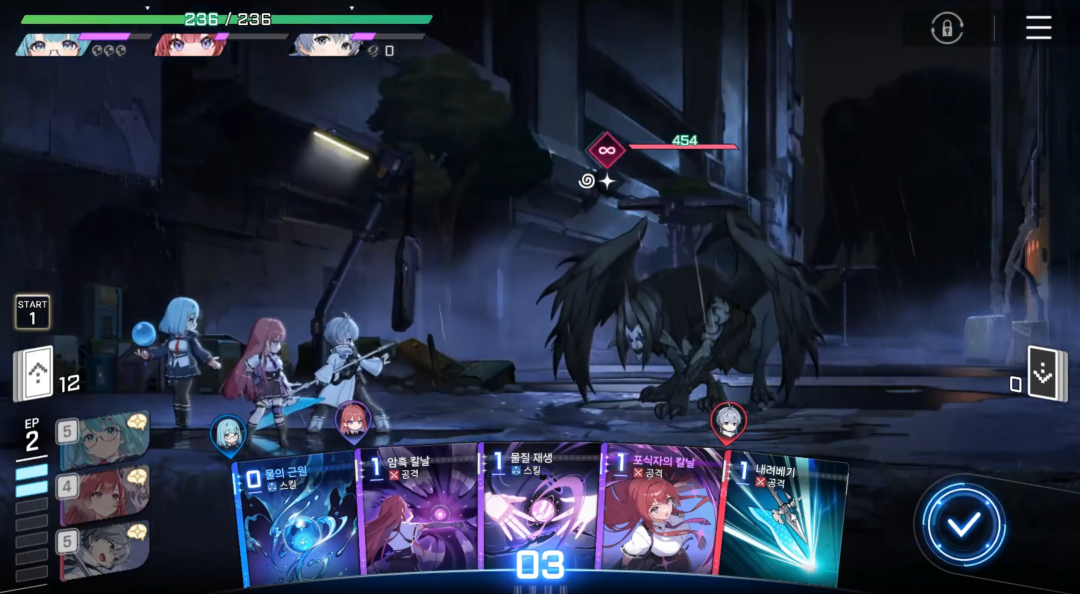Toggle the lock icon button
The width and height of the screenshot is (1080, 594).
coord(946,28)
